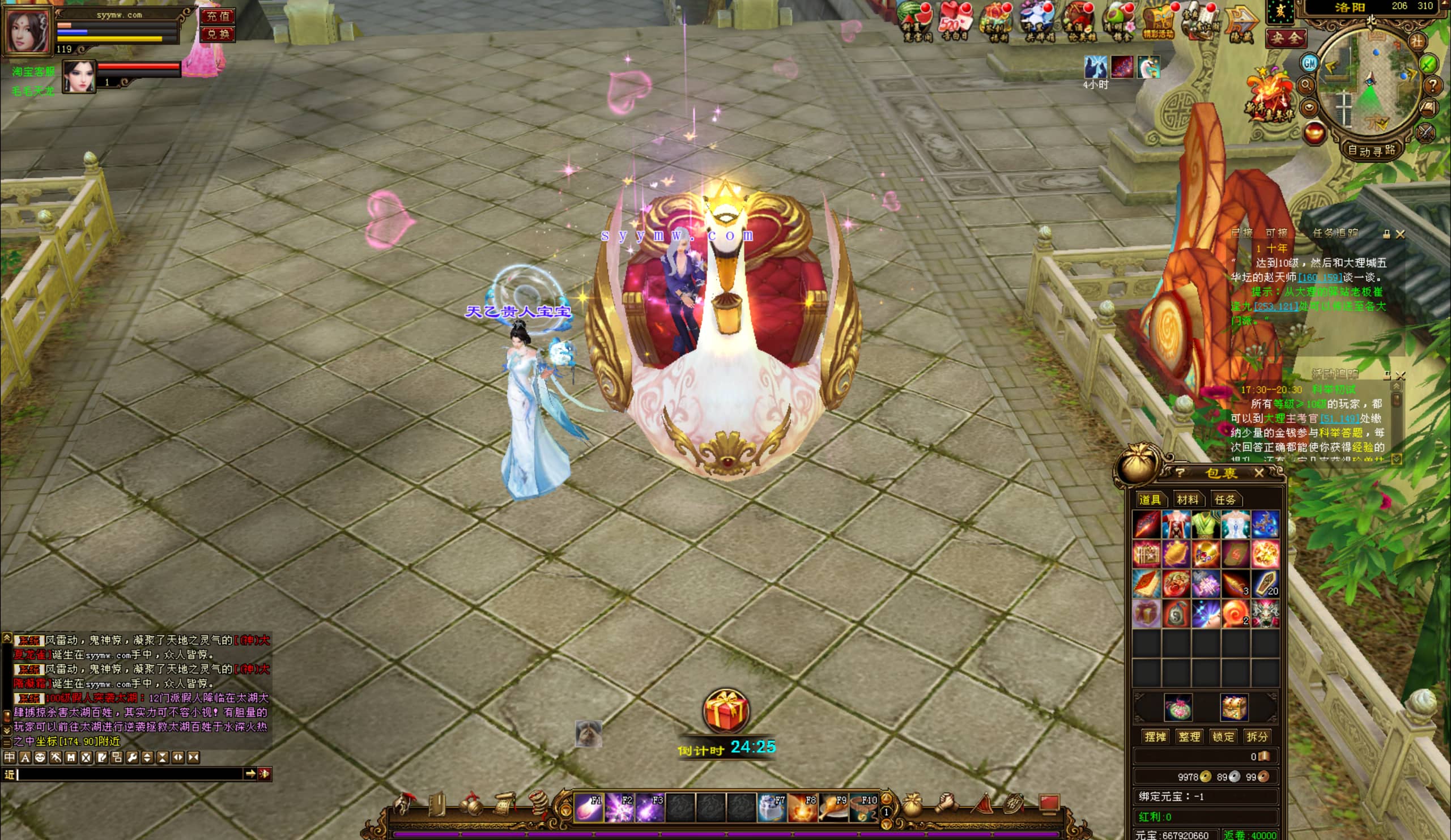
Task: Select the 拆分 split button
Action: (x=1257, y=737)
